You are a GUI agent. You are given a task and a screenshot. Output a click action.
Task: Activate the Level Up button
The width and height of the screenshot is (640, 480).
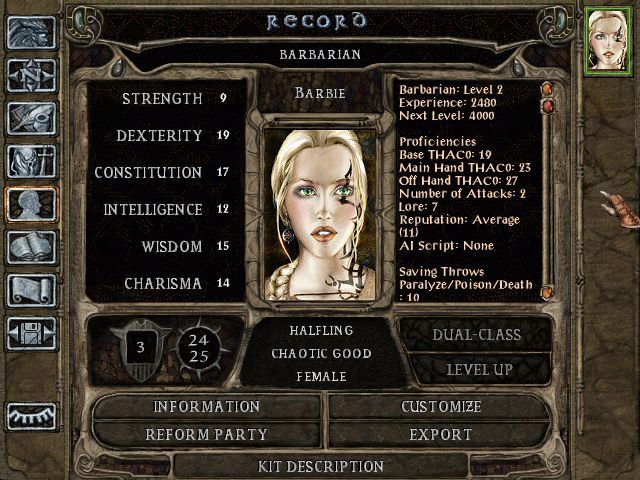(x=475, y=370)
